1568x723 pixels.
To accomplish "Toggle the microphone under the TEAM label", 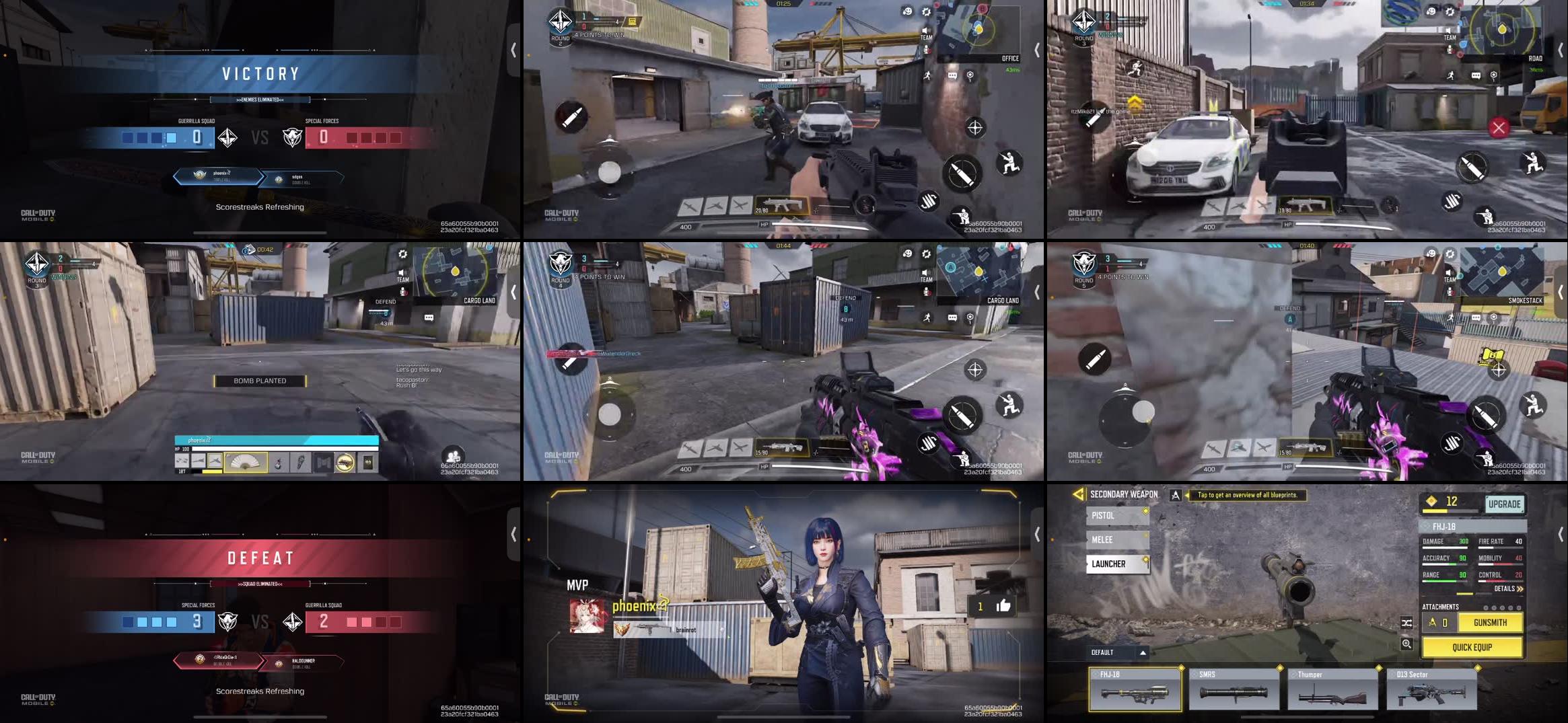I will 927,48.
